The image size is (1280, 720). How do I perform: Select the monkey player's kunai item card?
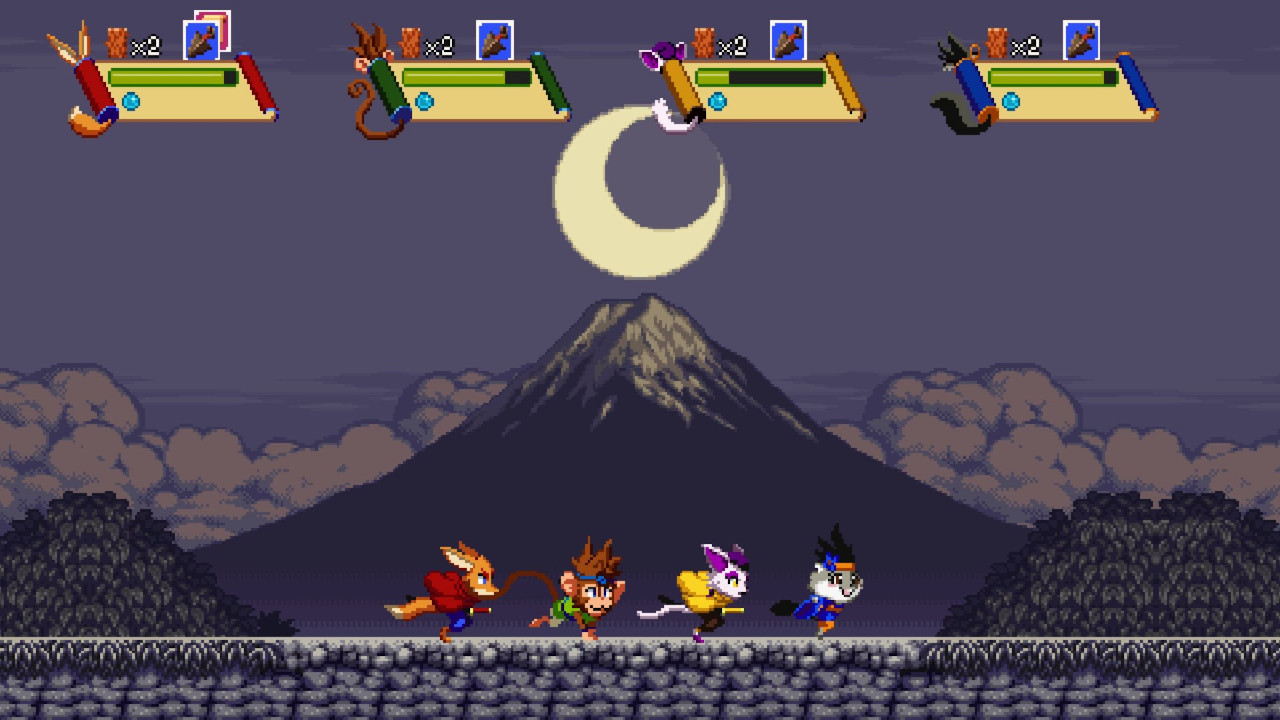(x=493, y=41)
